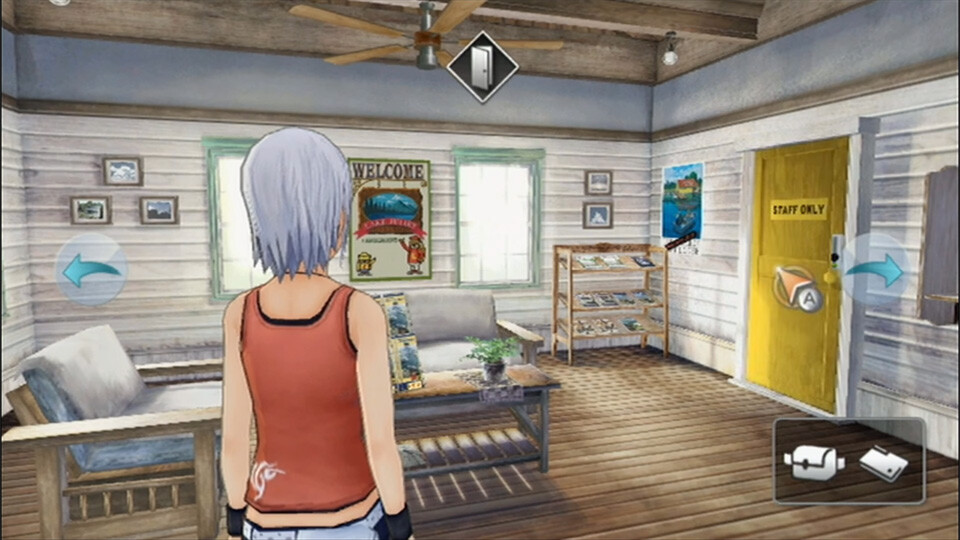
Task: Turn the view with the left arrow
Action: (91, 269)
